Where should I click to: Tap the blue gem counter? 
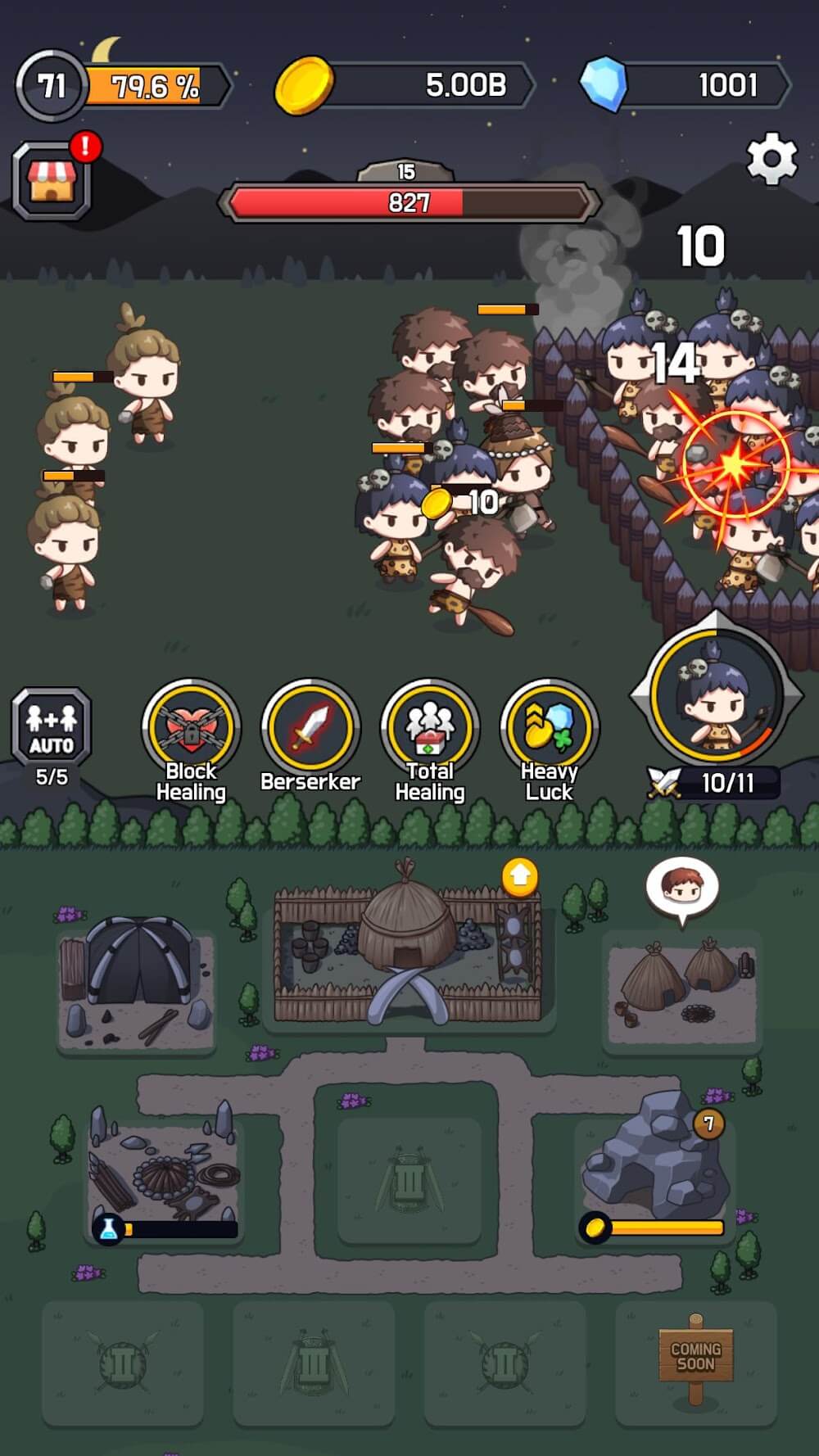(x=686, y=85)
